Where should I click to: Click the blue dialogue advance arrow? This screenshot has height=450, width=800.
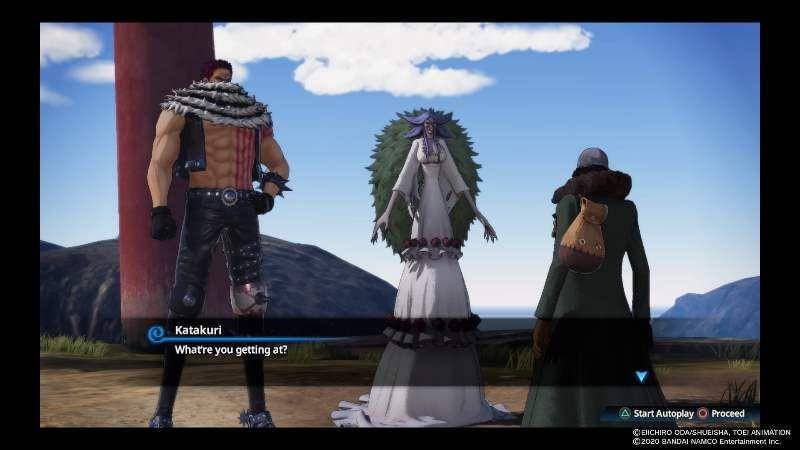click(641, 377)
